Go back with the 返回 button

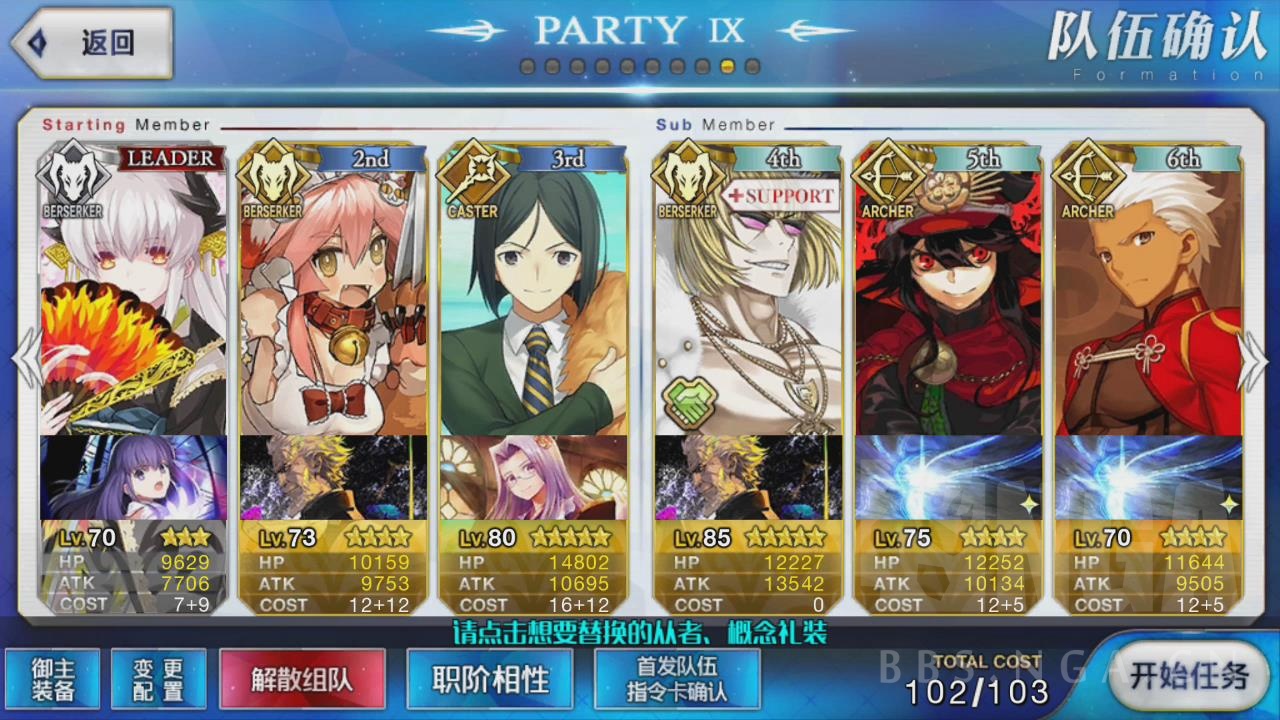tap(92, 43)
